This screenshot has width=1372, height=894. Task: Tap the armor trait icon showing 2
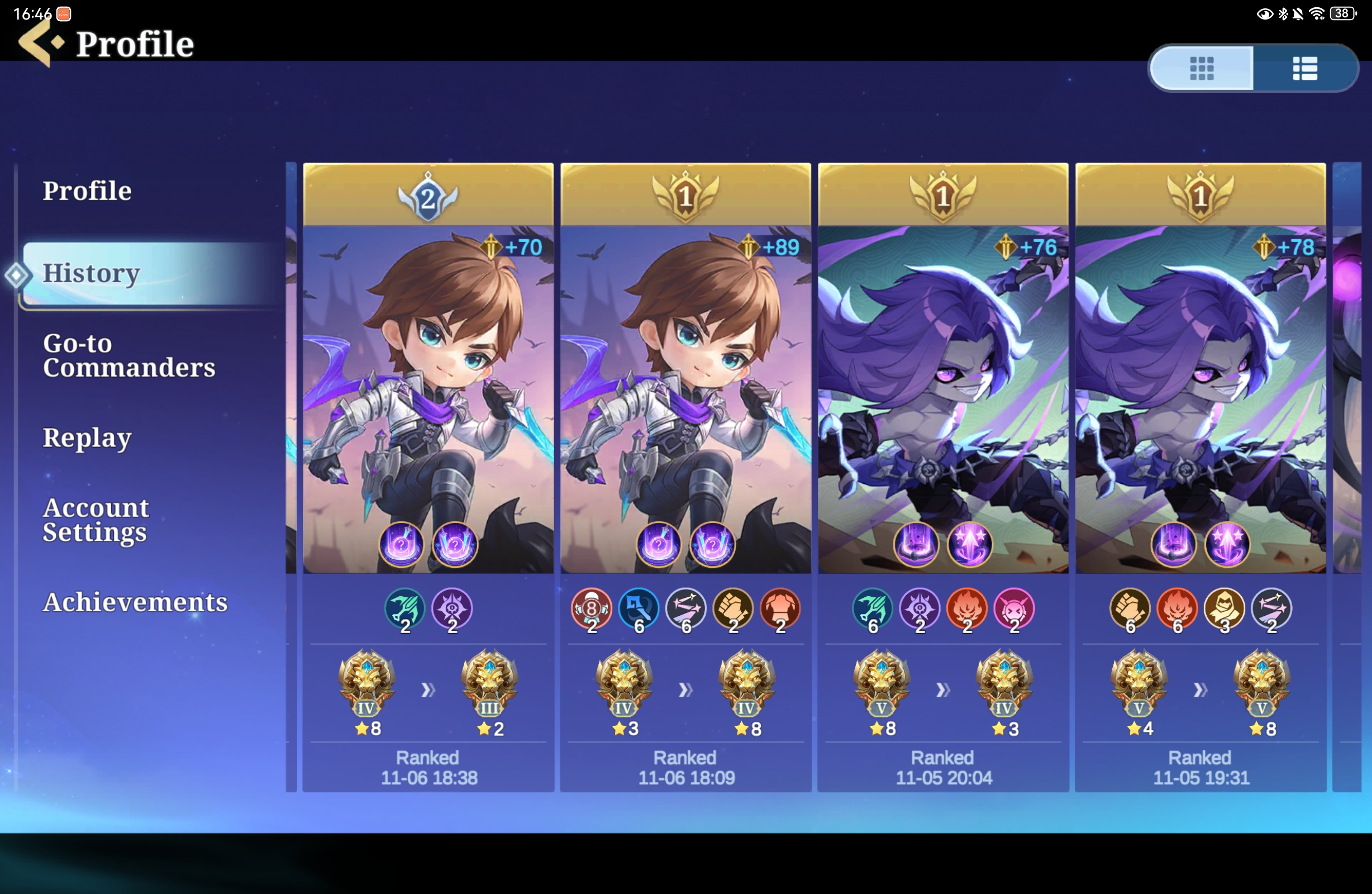780,609
